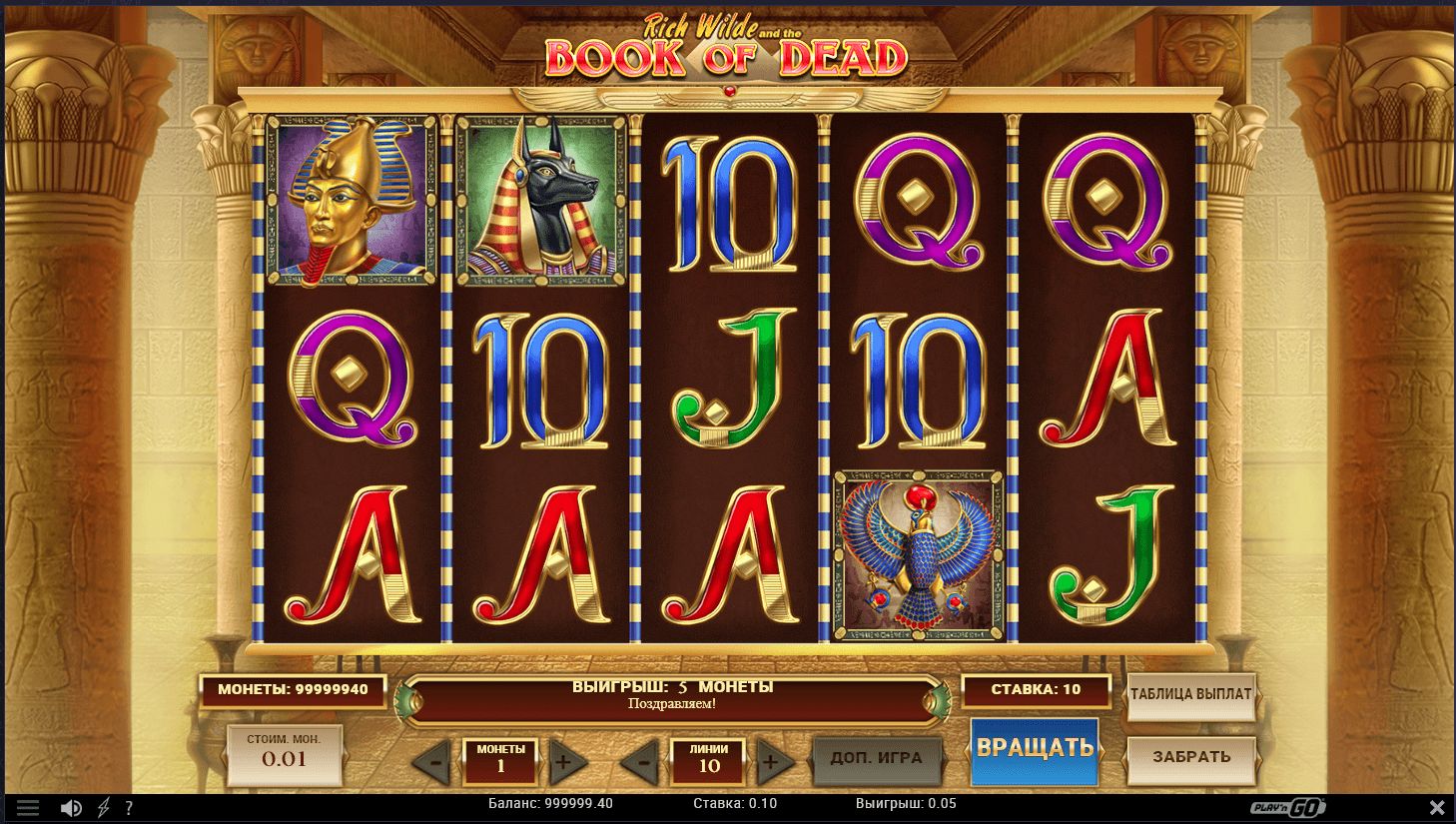Viewport: 1456px width, 824px height.
Task: Toggle the sound speaker icon
Action: coord(71,807)
